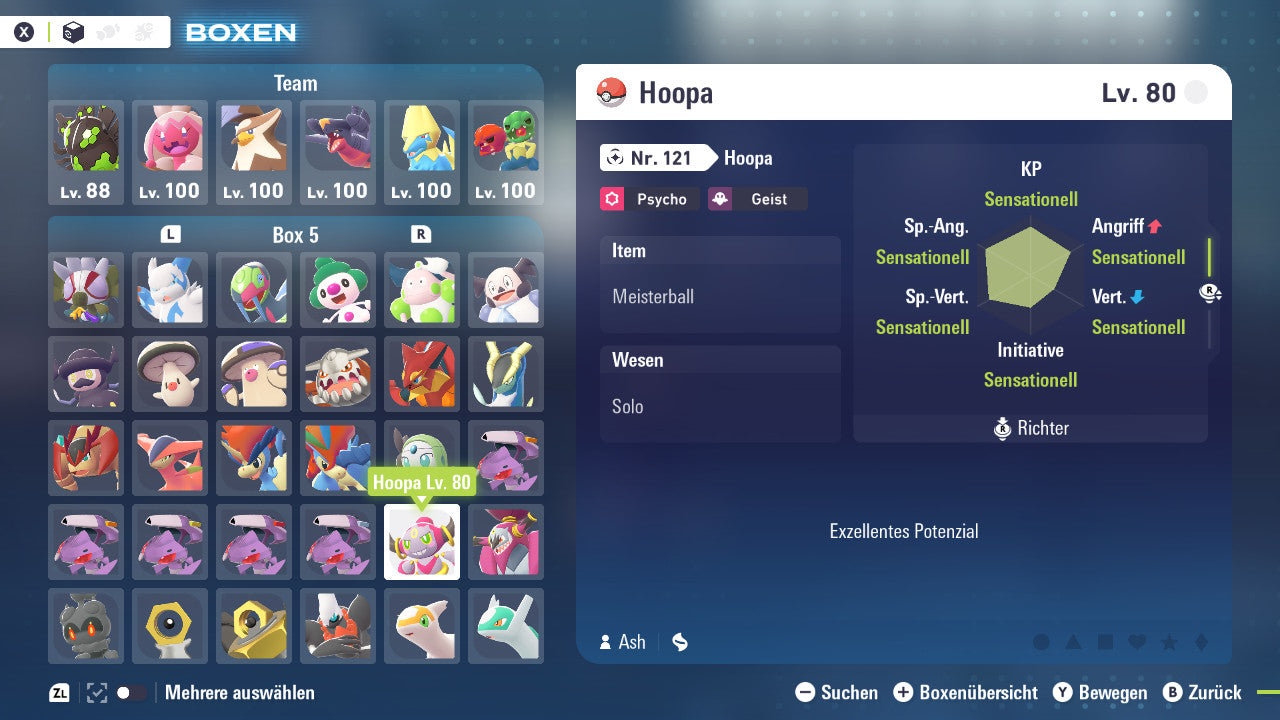Switch to the previous box with L
The image size is (1280, 720).
170,235
